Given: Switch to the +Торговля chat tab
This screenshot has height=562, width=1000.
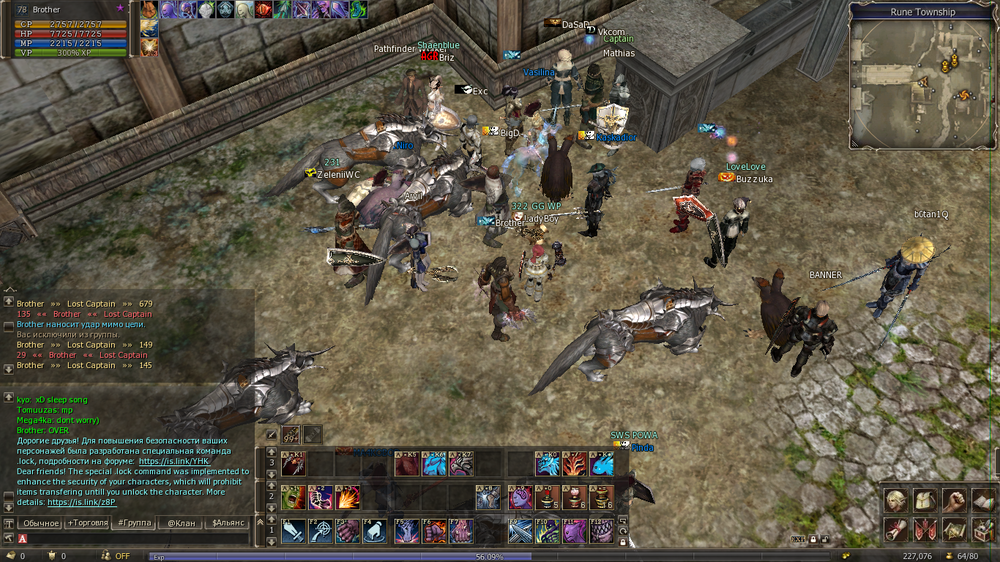Looking at the screenshot, I should pyautogui.click(x=89, y=523).
